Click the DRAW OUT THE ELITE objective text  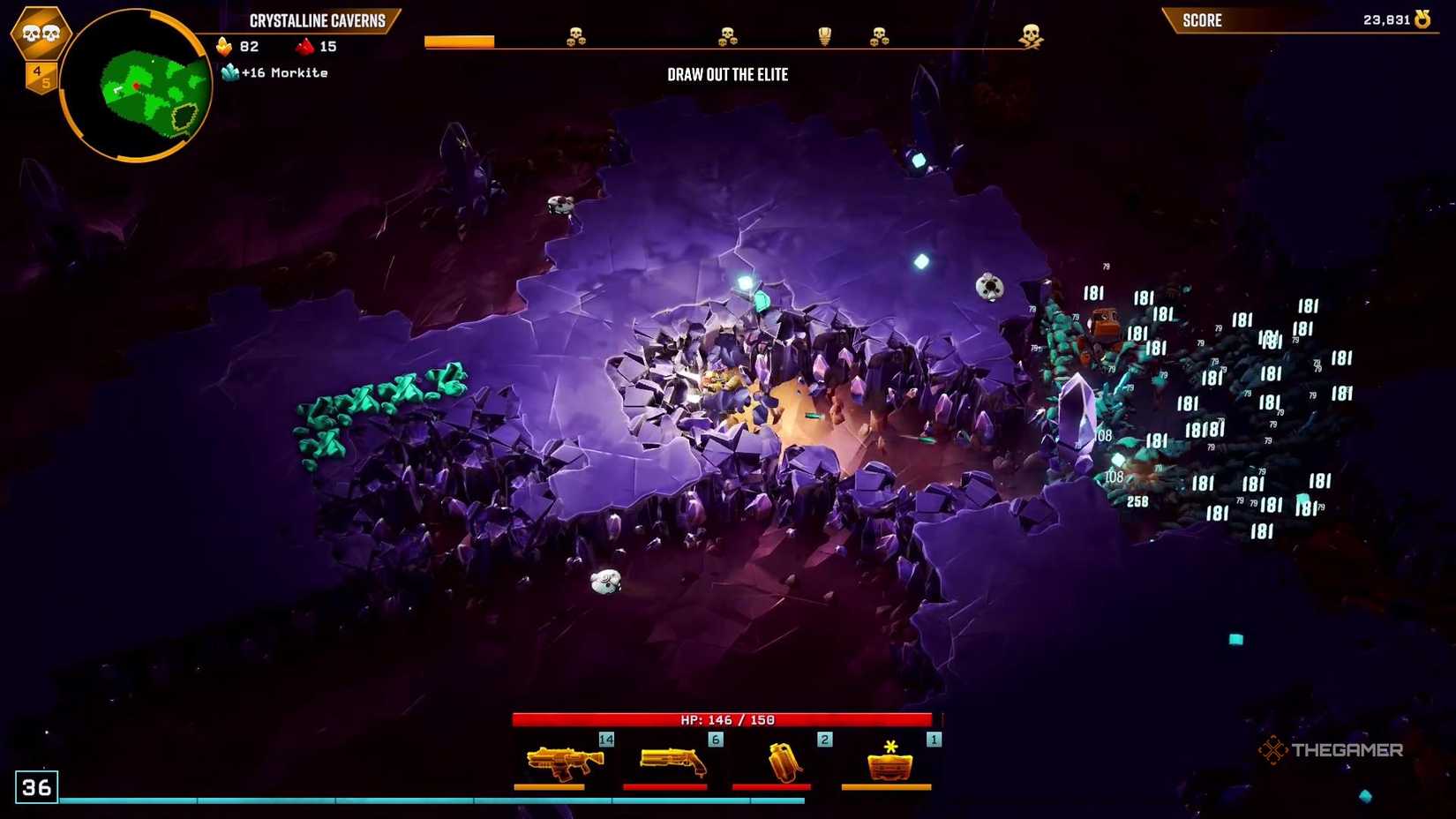728,75
